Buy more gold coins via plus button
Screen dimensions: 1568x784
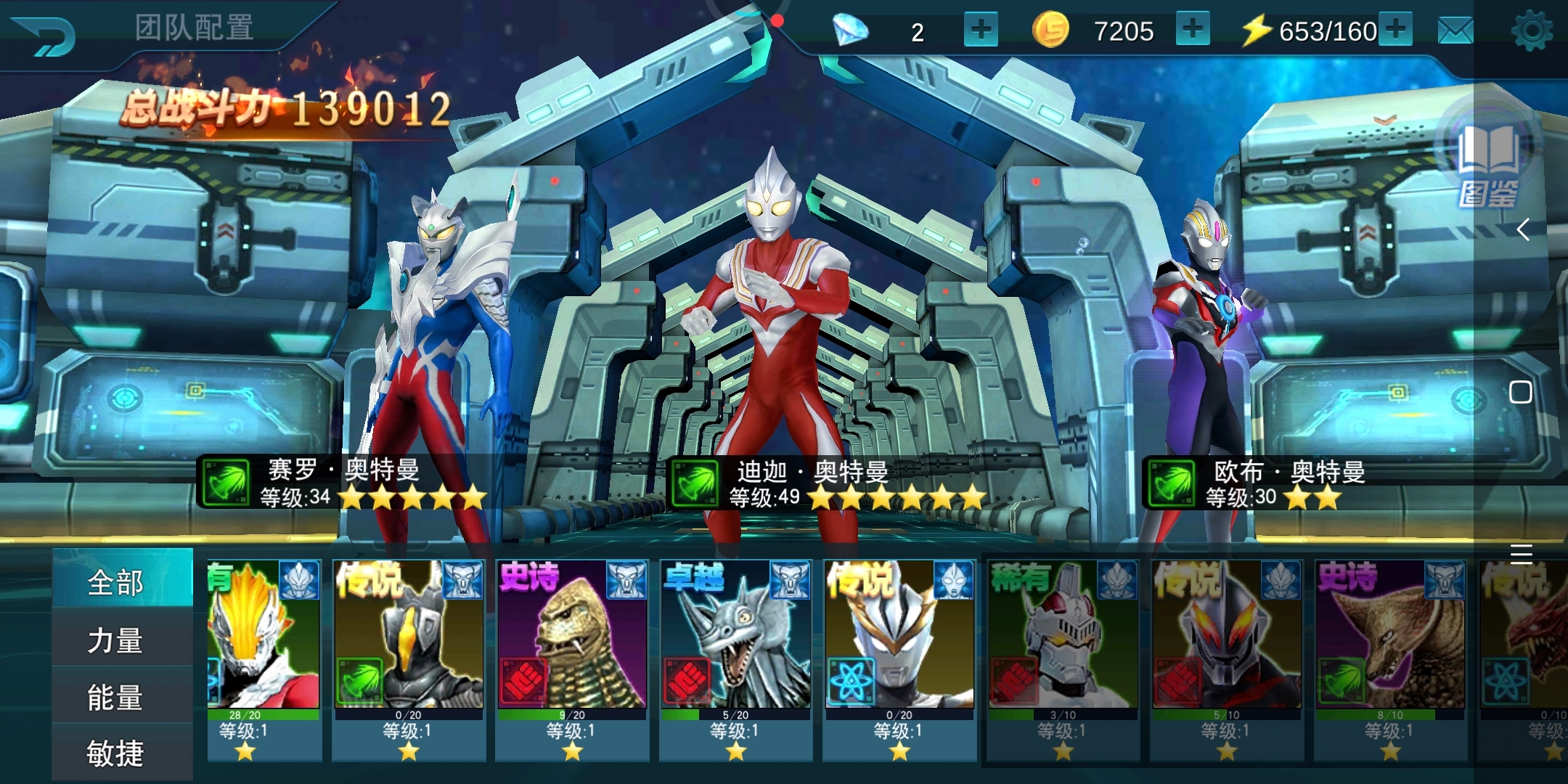pos(1192,30)
